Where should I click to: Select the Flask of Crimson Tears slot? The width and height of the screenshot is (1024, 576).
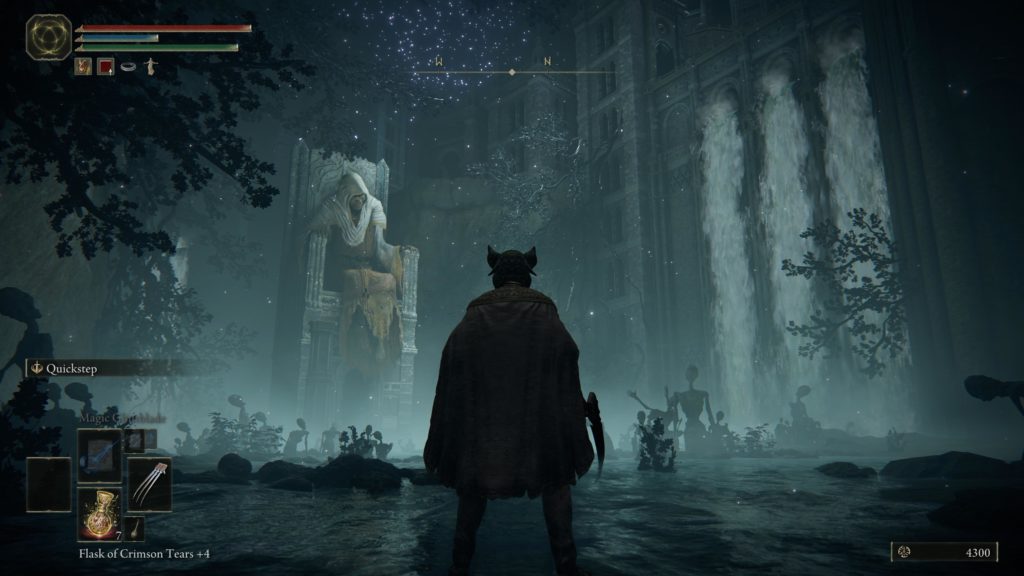pos(99,513)
